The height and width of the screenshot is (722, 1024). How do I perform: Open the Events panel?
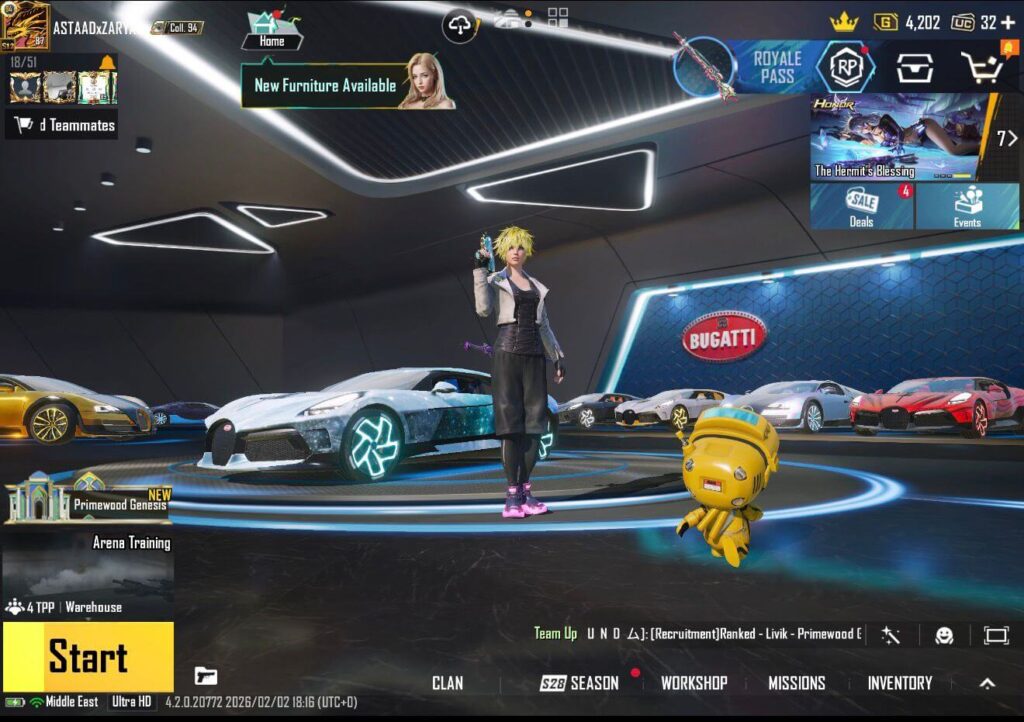coord(967,207)
